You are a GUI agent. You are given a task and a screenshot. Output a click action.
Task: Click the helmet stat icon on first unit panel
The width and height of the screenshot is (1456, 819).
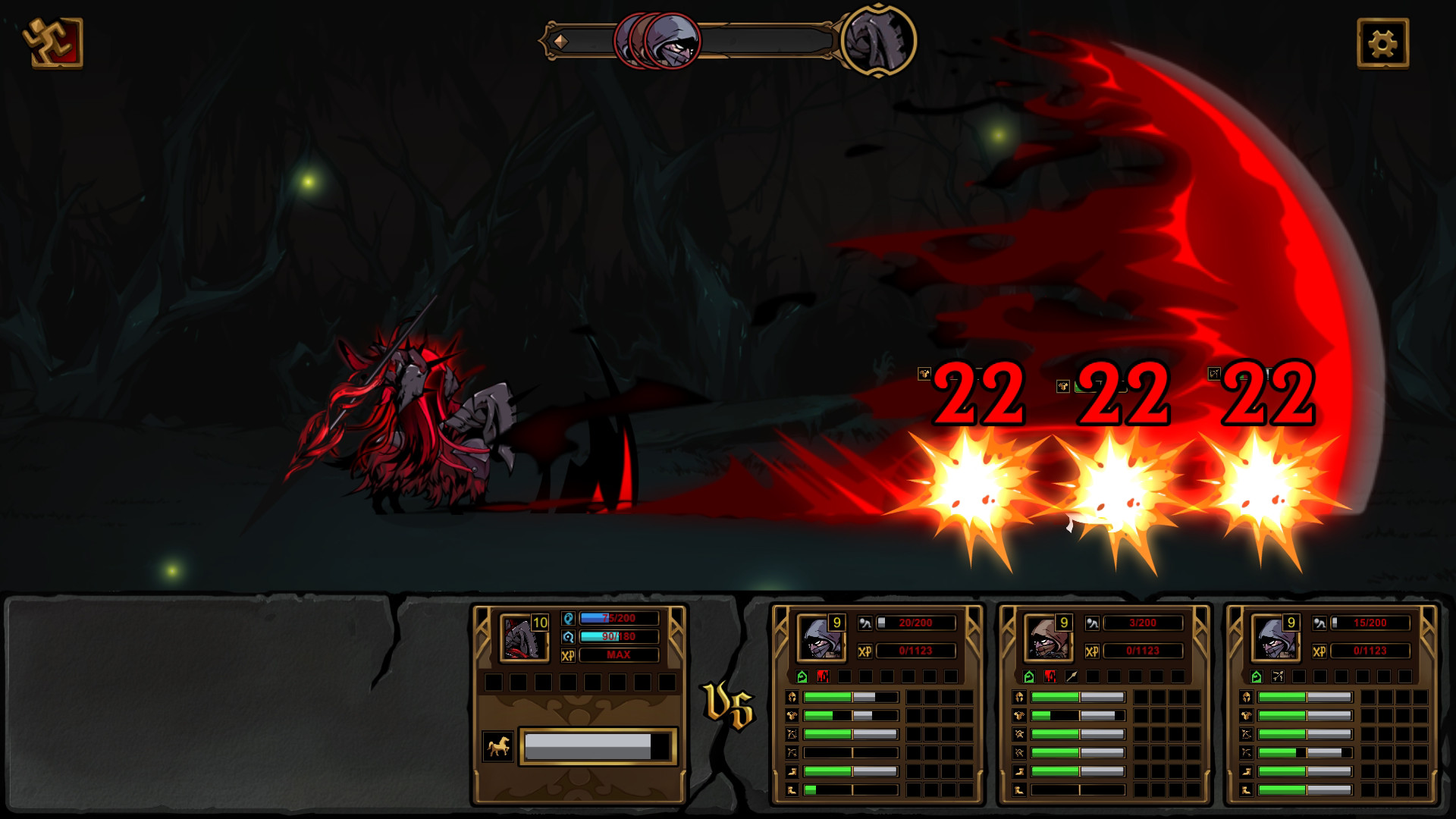point(792,697)
